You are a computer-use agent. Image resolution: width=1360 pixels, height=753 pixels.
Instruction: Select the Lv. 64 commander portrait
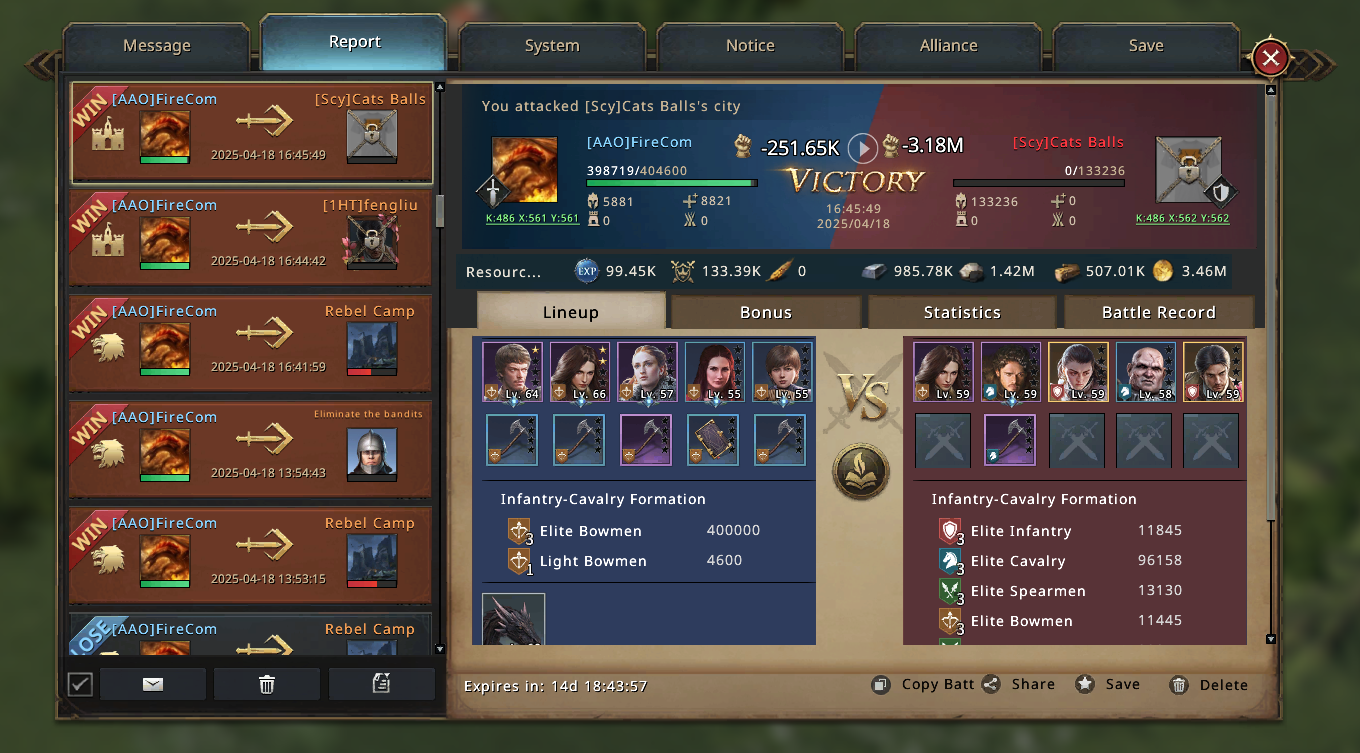tap(512, 372)
